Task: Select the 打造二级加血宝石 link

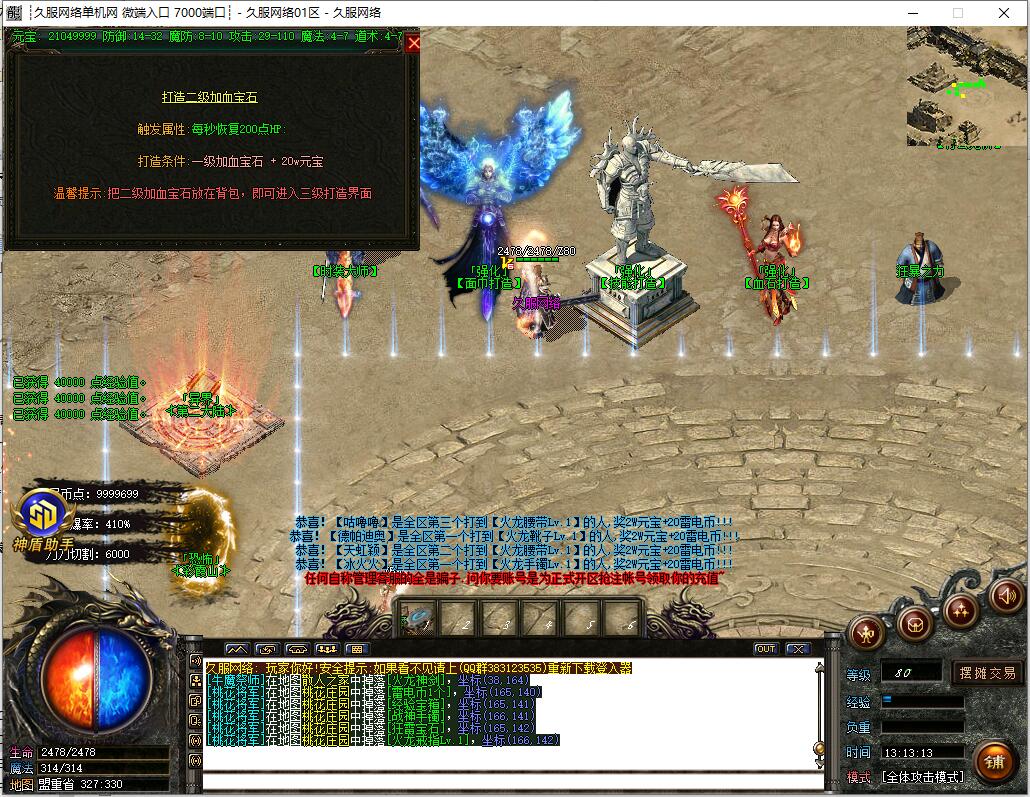Action: click(x=210, y=97)
